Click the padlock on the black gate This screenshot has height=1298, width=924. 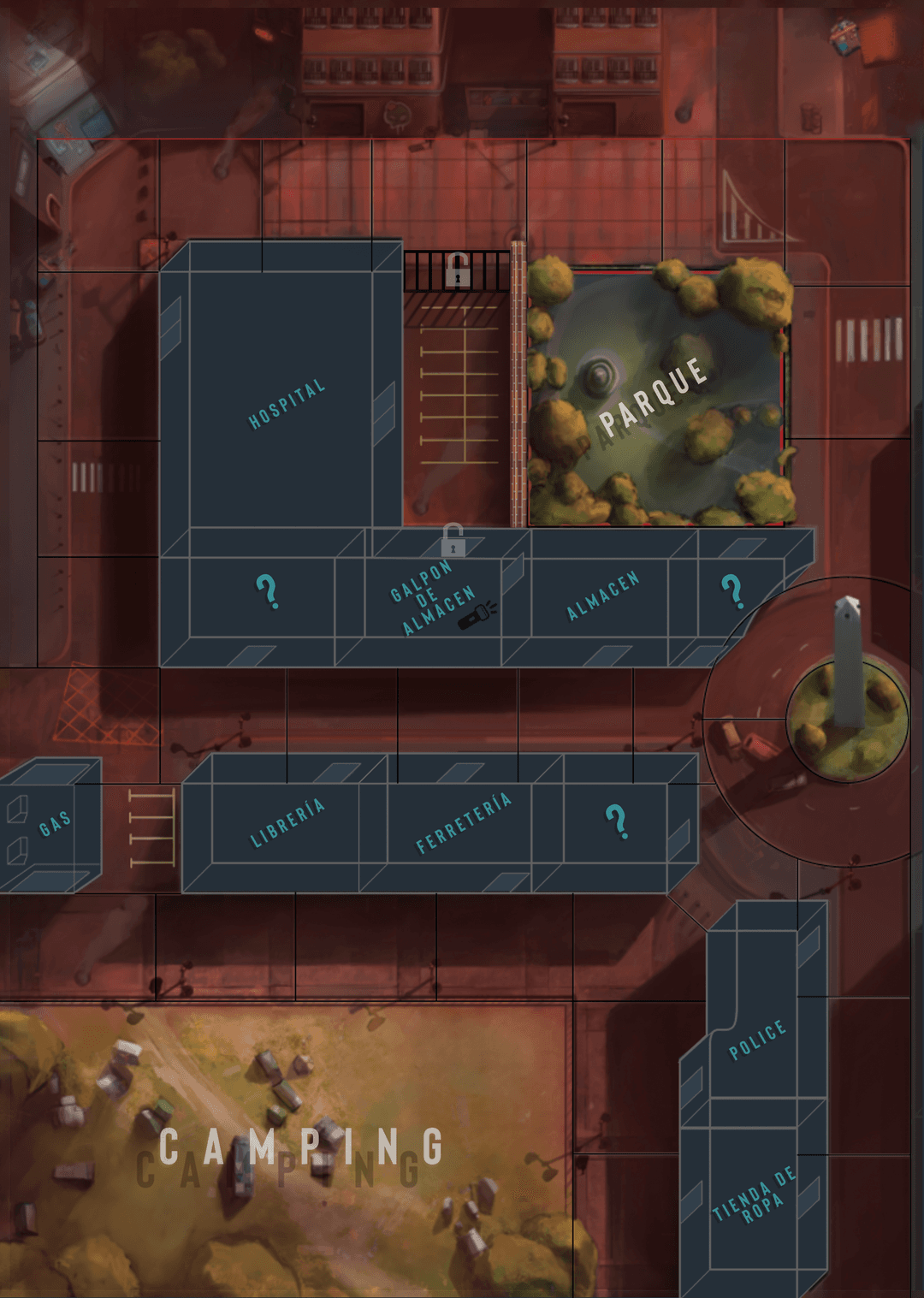[x=458, y=271]
